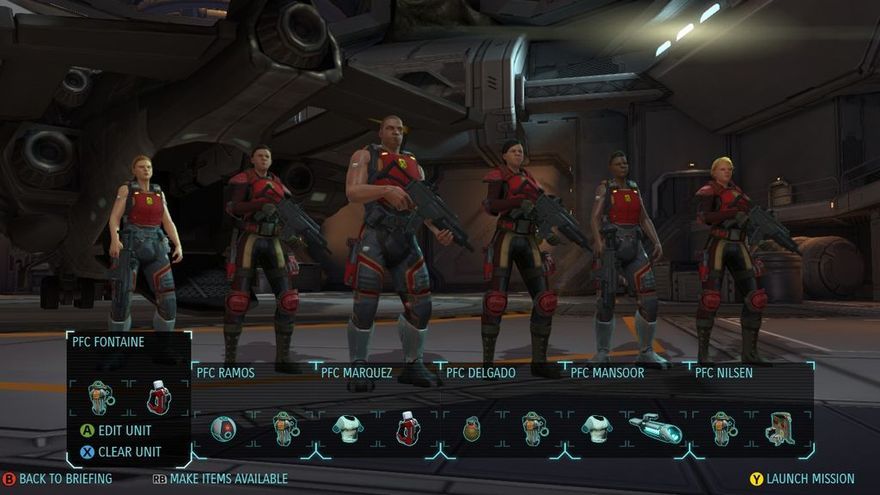The width and height of the screenshot is (880, 495).
Task: Click Marquez's red medikit icon
Action: pos(408,429)
